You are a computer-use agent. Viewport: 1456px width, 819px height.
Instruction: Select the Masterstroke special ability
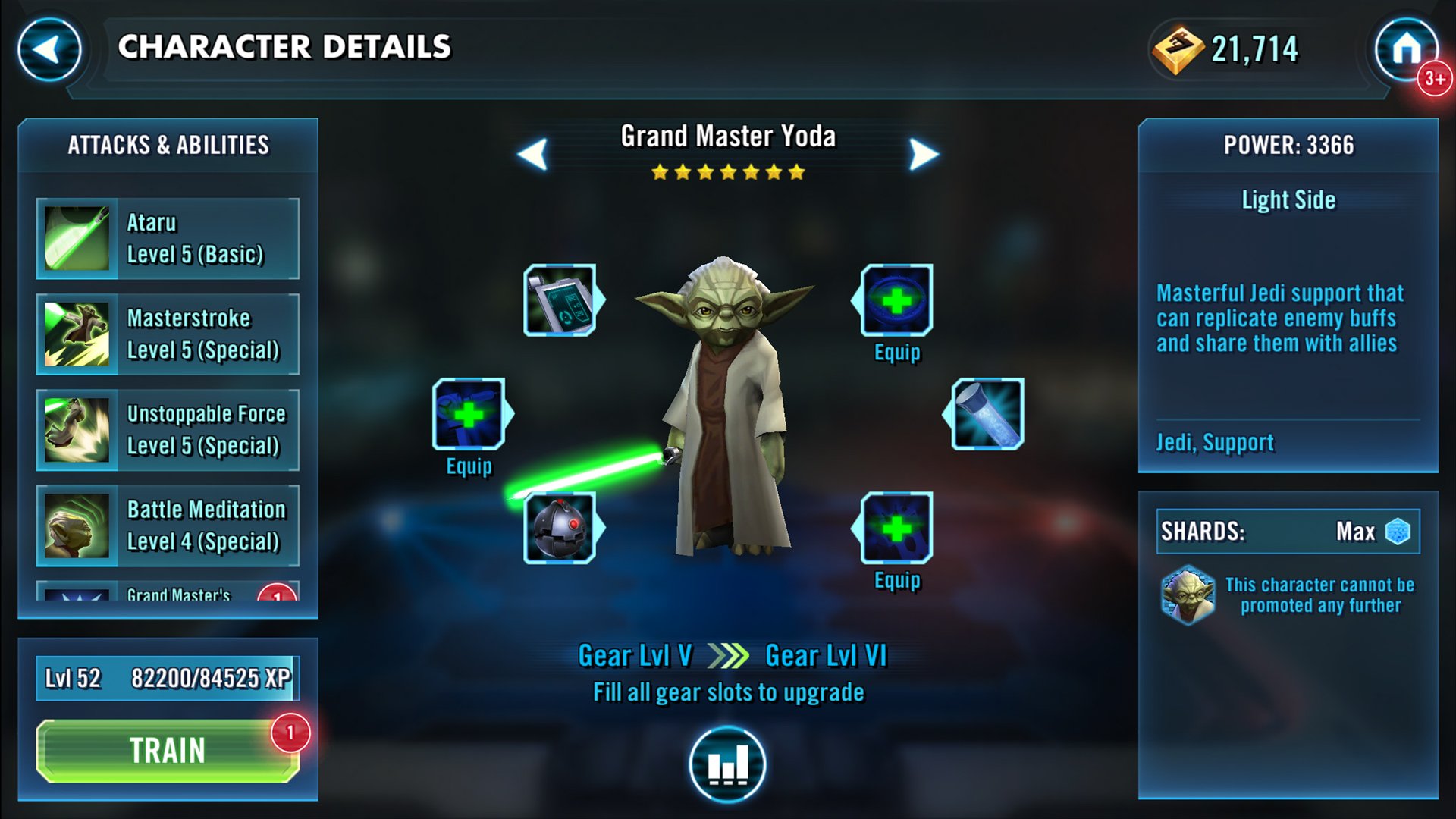tap(167, 334)
